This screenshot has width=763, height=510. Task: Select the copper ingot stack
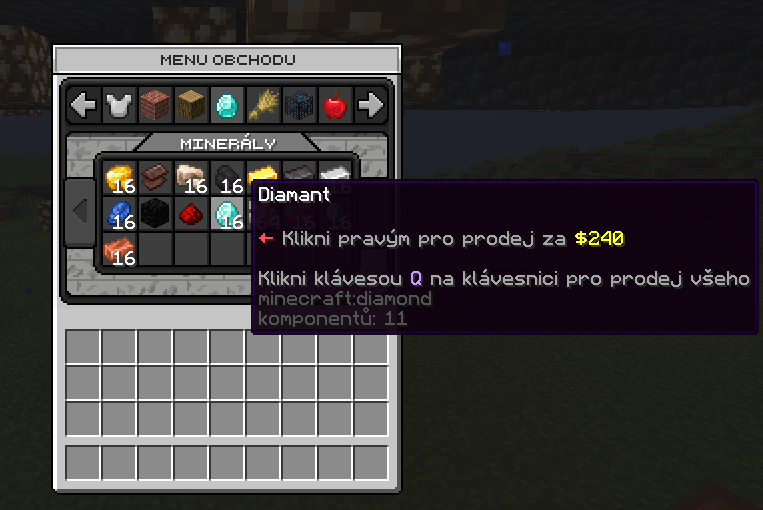(x=119, y=249)
